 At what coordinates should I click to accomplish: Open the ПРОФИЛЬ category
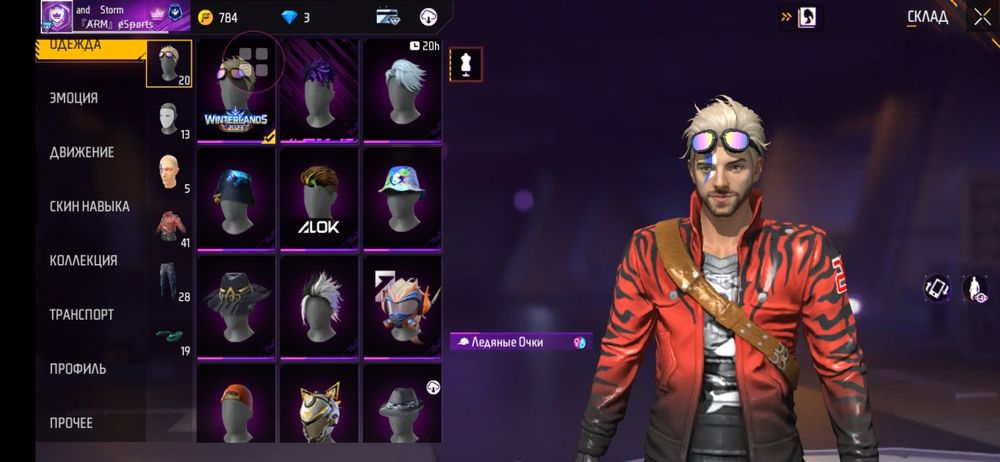[78, 368]
